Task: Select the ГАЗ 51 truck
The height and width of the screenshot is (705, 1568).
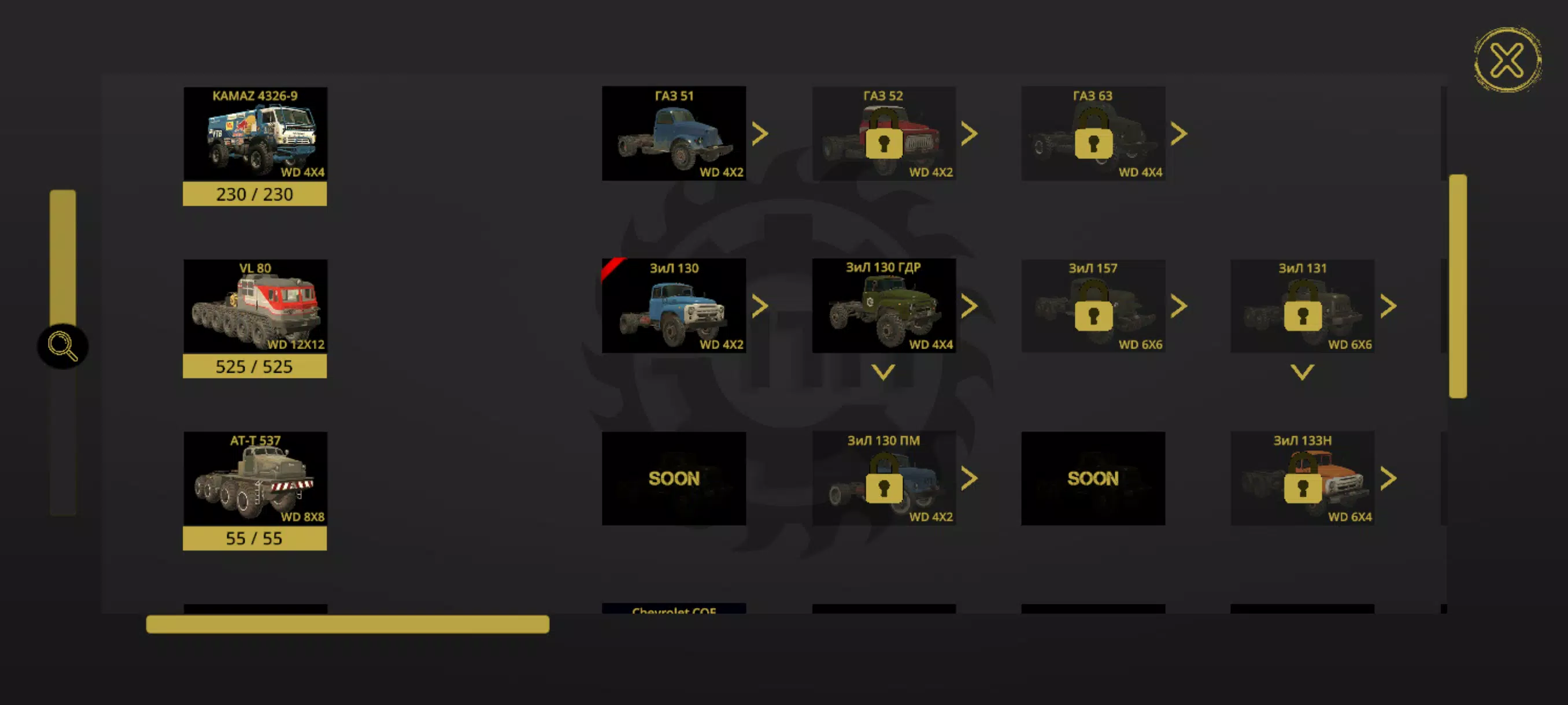Action: point(674,133)
